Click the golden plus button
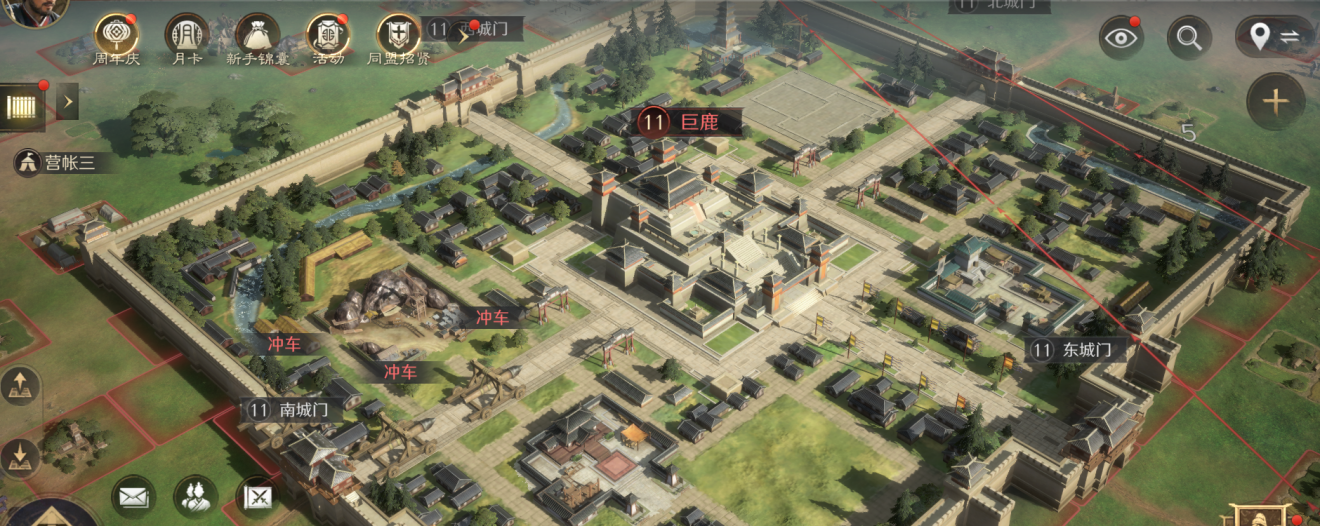The width and height of the screenshot is (1320, 526). [x=1275, y=101]
